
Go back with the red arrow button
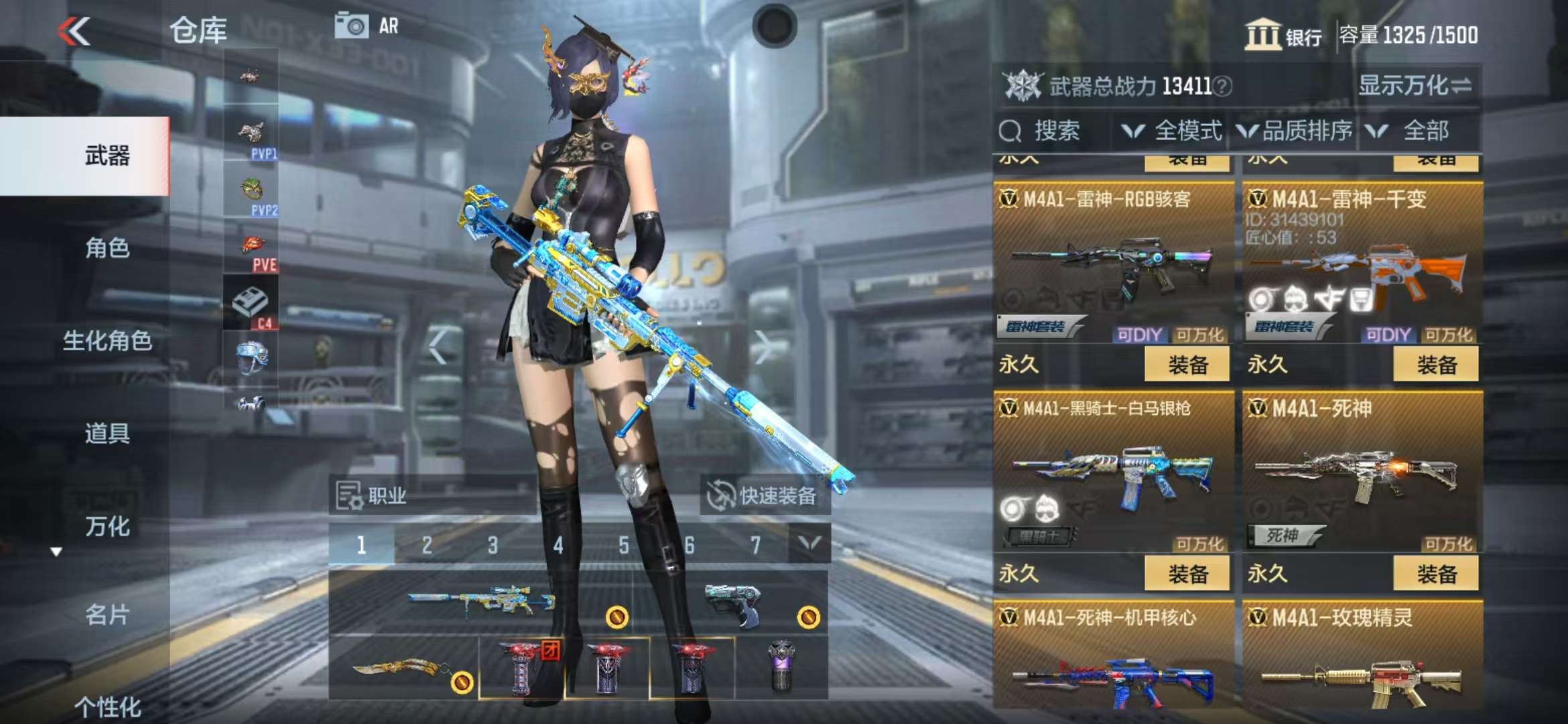[x=74, y=31]
